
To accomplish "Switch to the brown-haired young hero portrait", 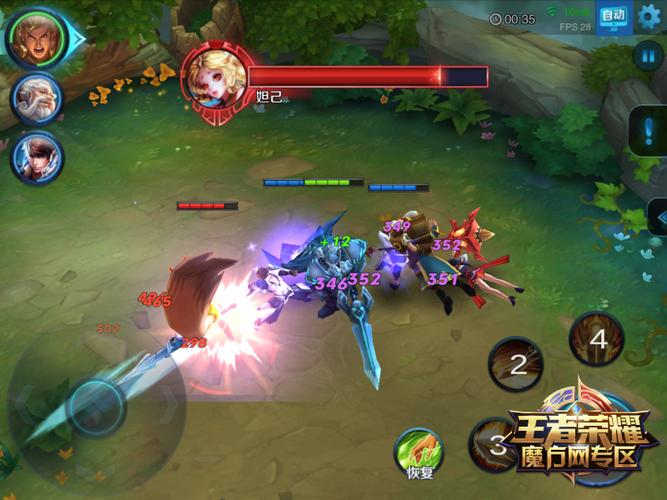I will (x=37, y=158).
